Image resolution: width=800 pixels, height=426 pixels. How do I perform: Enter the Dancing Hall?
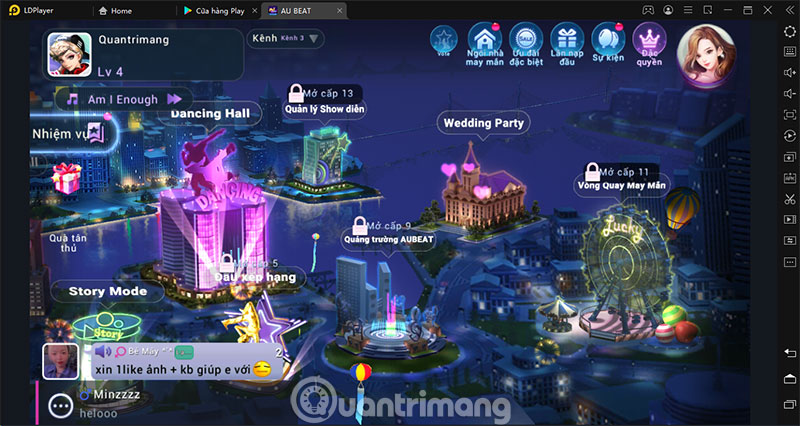[210, 113]
